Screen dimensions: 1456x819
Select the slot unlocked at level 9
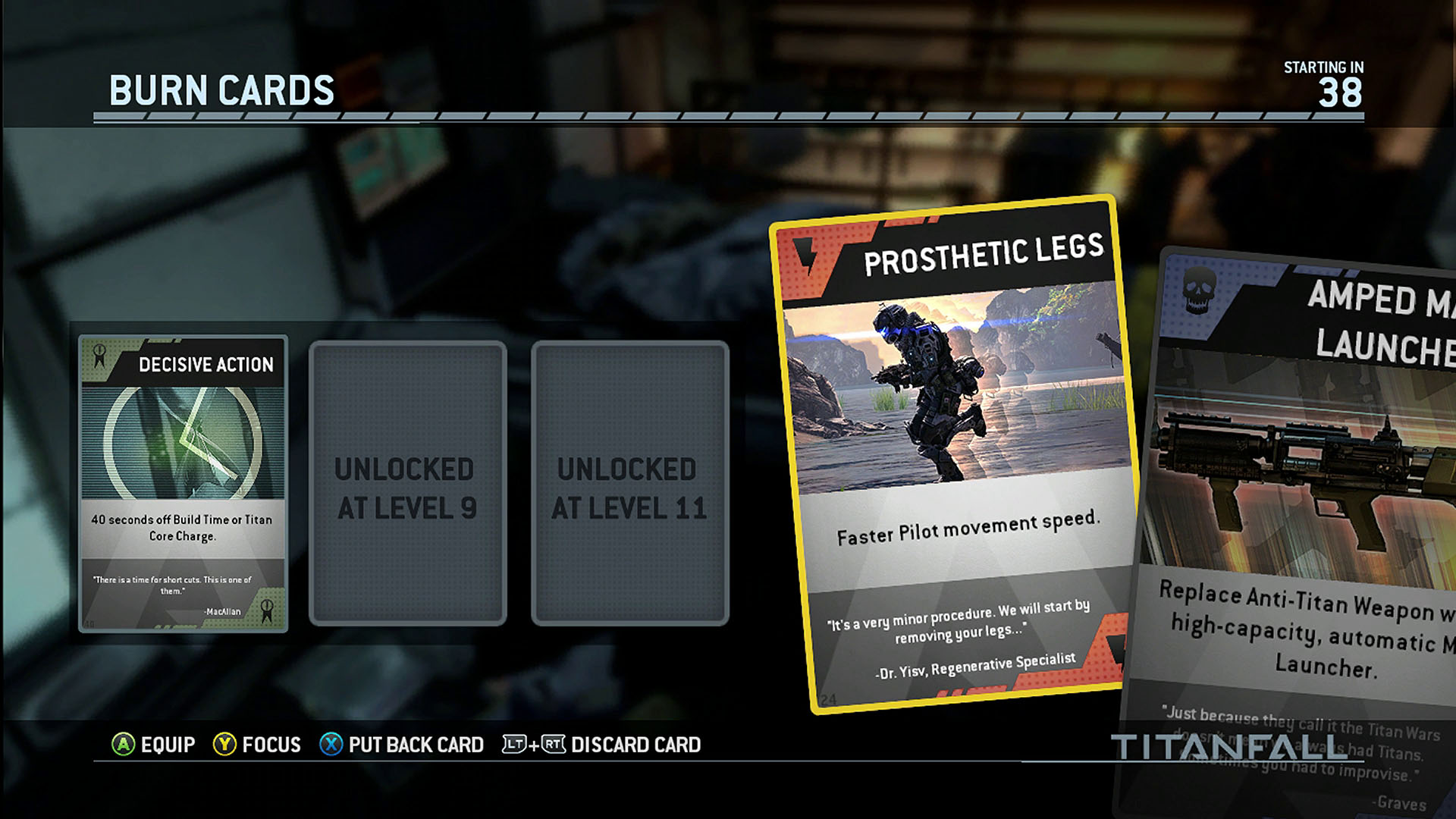point(407,484)
